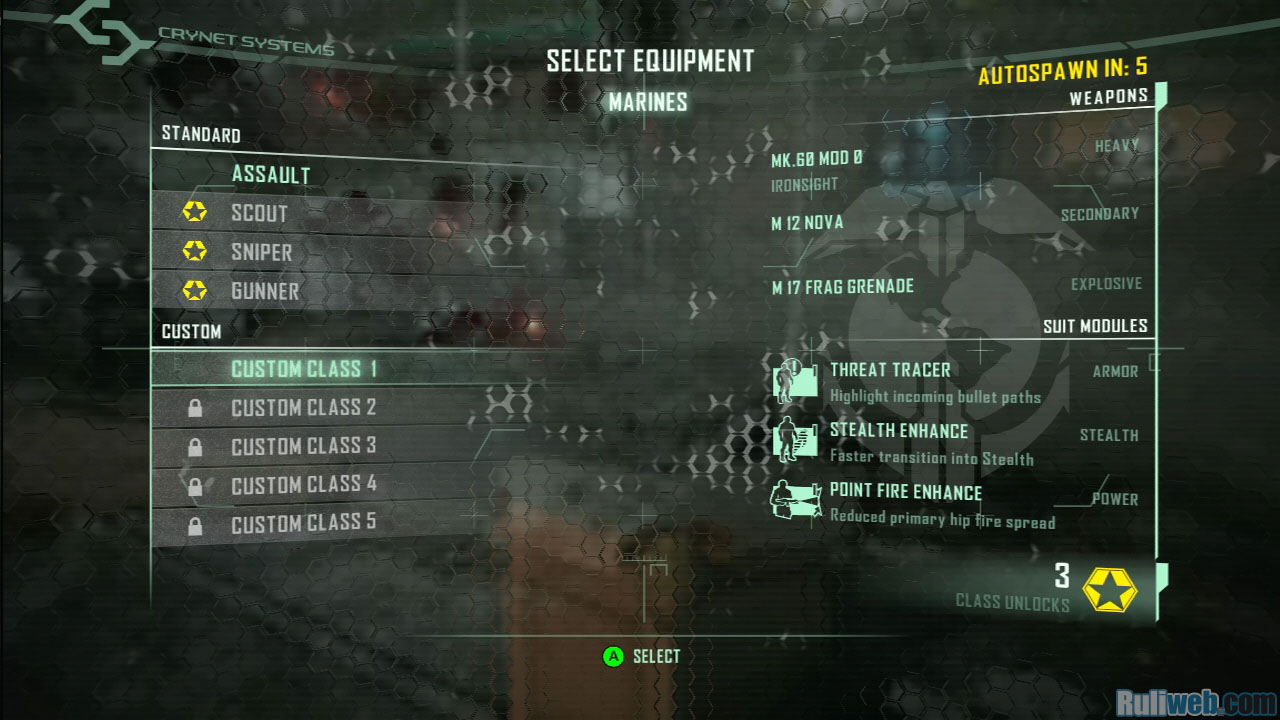Screen dimensions: 1280x720
Task: Click the M12 Nova secondary weapon
Action: [x=807, y=223]
